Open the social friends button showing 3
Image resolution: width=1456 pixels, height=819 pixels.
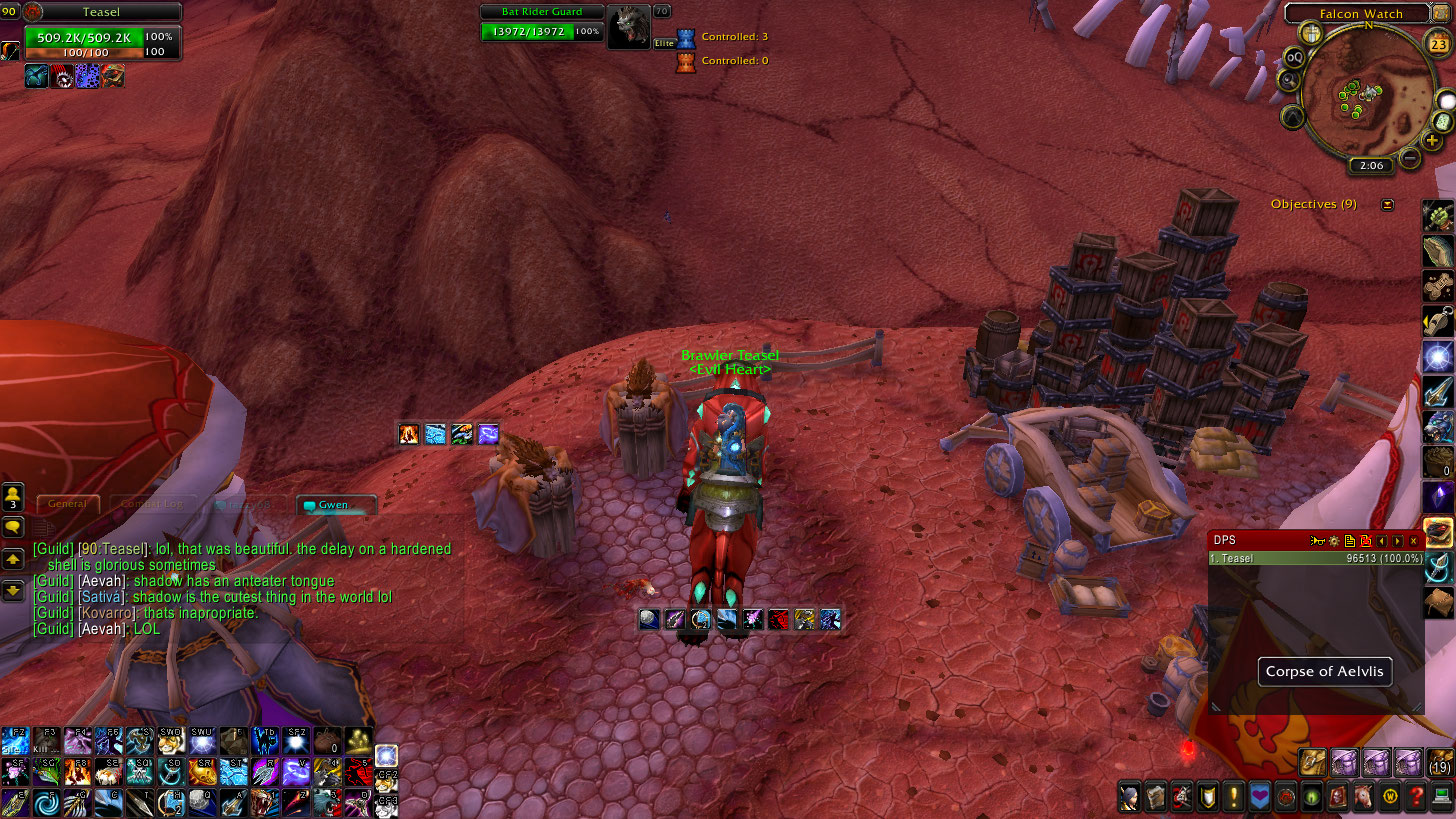click(x=13, y=497)
